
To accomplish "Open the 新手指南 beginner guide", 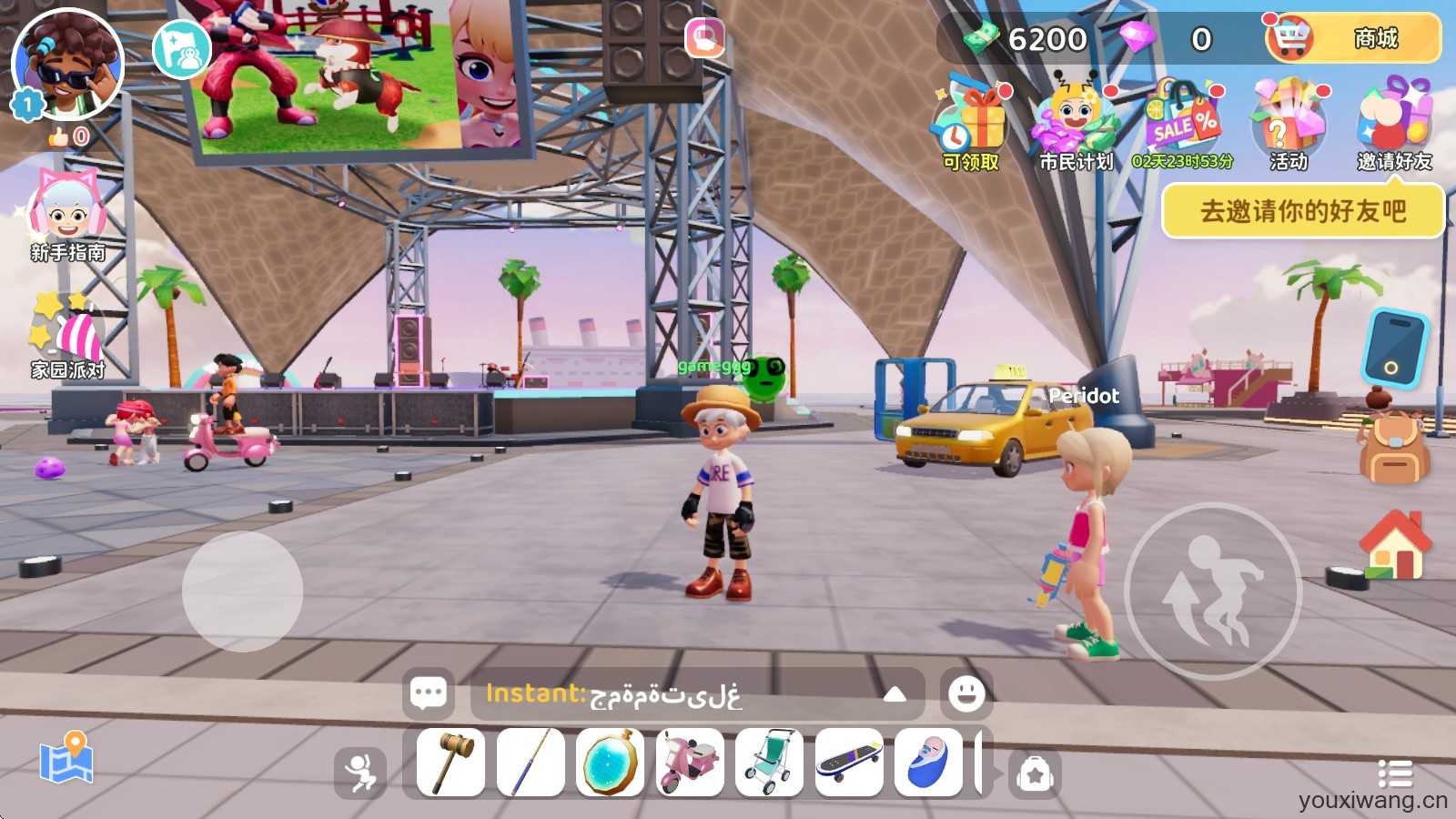I will tap(67, 218).
